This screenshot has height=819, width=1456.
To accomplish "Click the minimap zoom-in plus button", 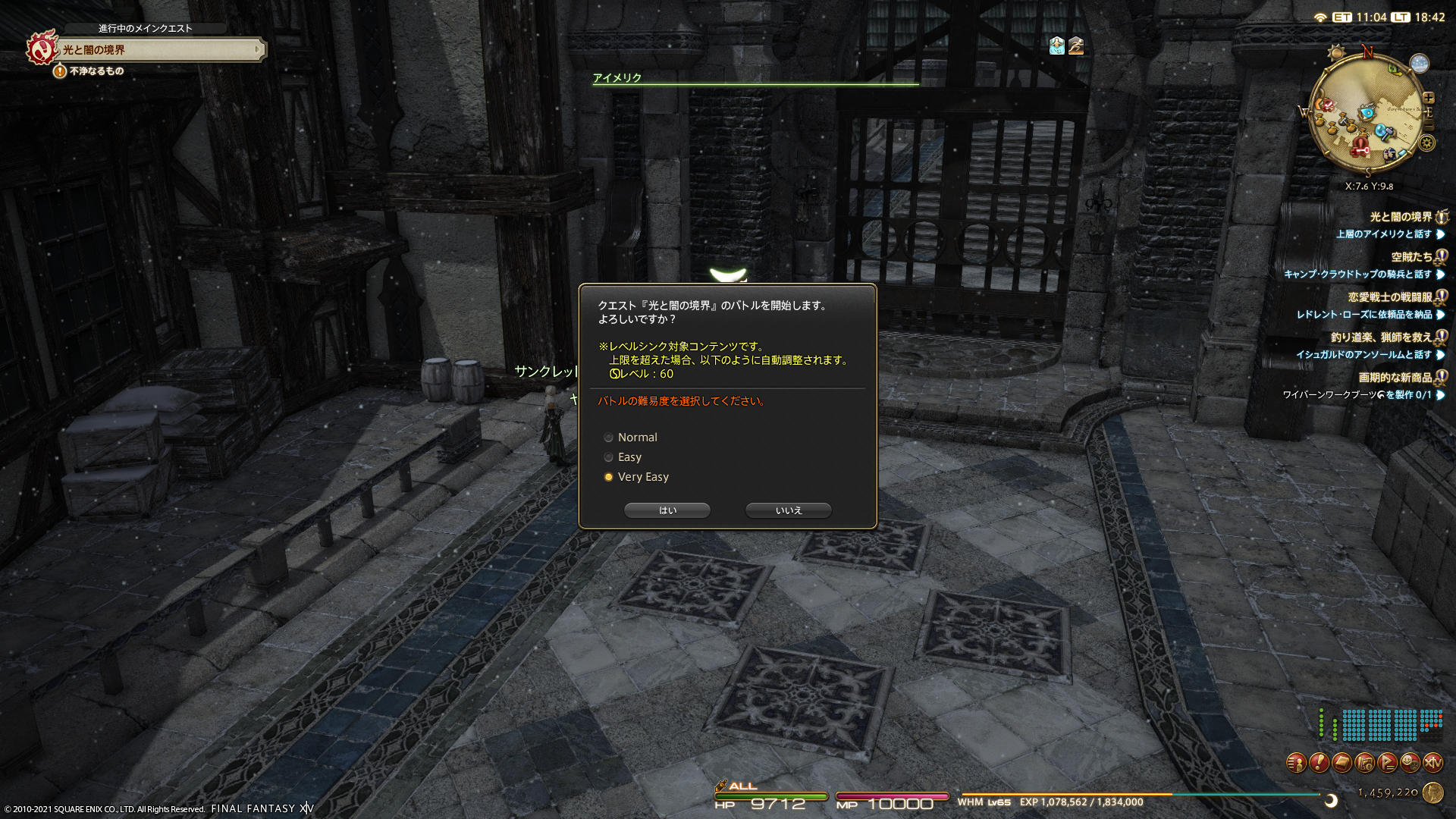I will click(x=1429, y=98).
